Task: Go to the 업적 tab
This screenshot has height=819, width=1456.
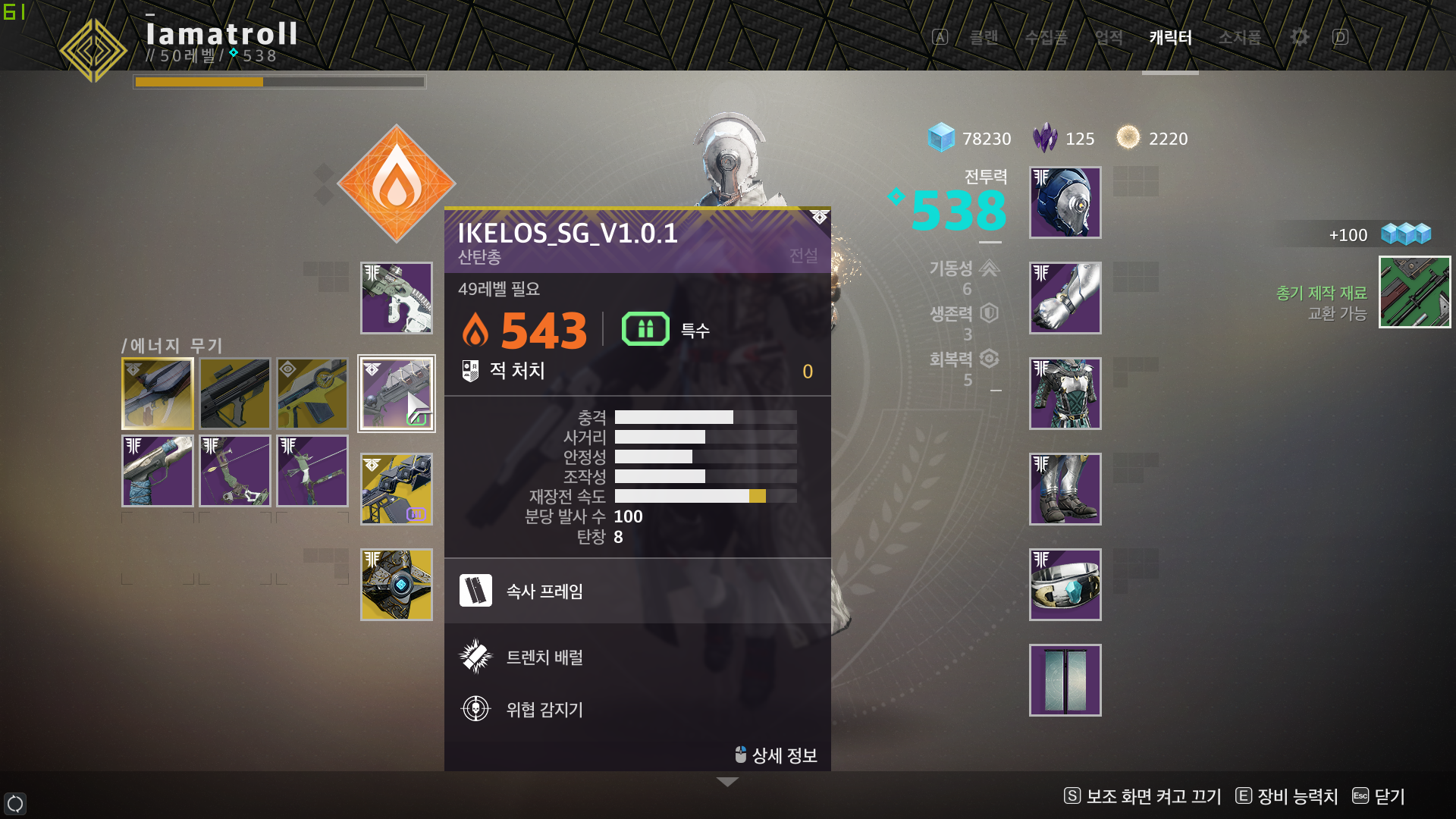Action: (1108, 37)
